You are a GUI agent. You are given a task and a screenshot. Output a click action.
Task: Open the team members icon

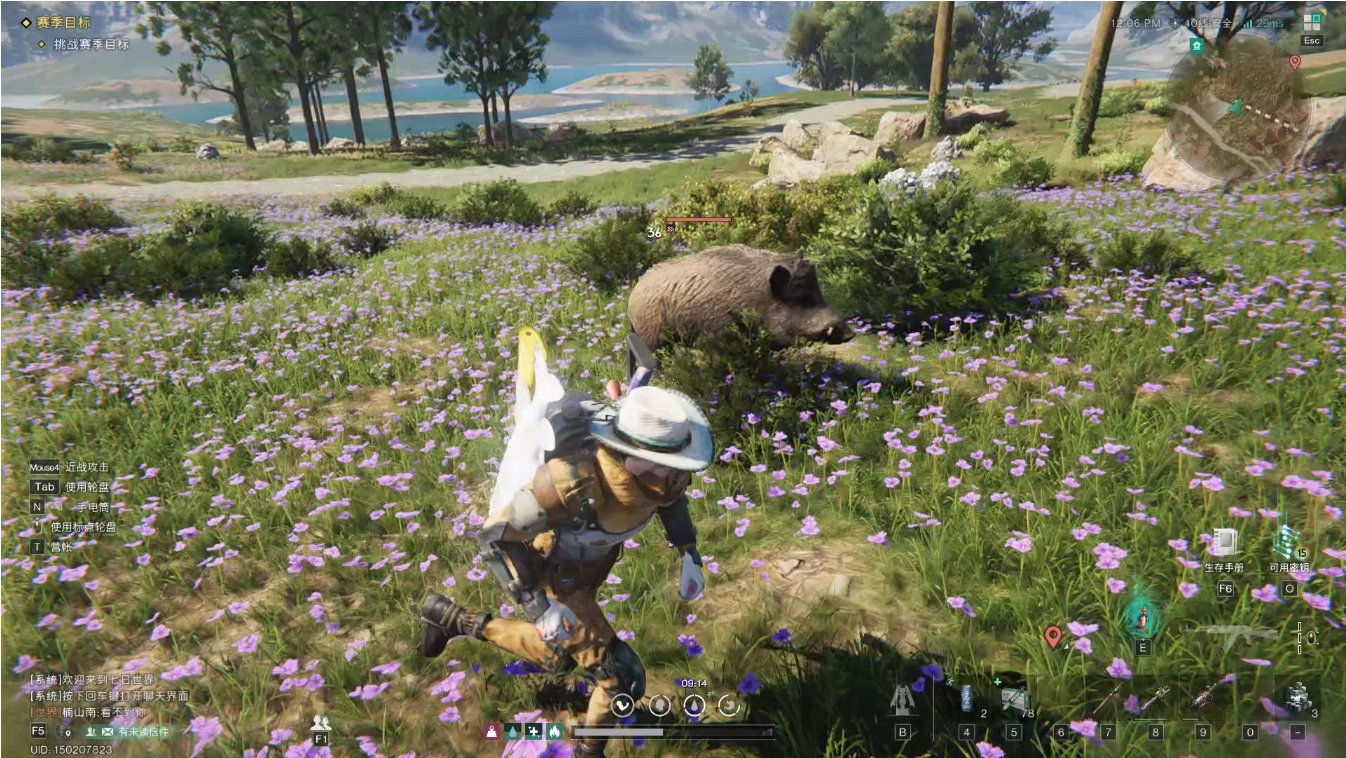click(x=321, y=723)
